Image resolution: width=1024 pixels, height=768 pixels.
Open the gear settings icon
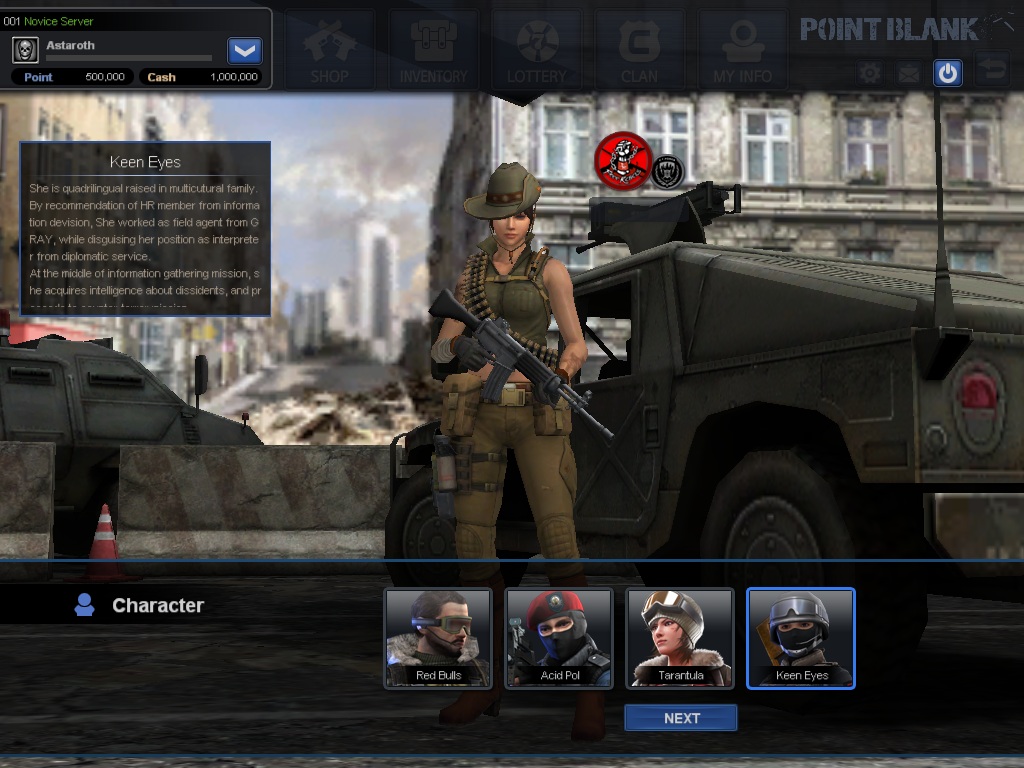[870, 73]
